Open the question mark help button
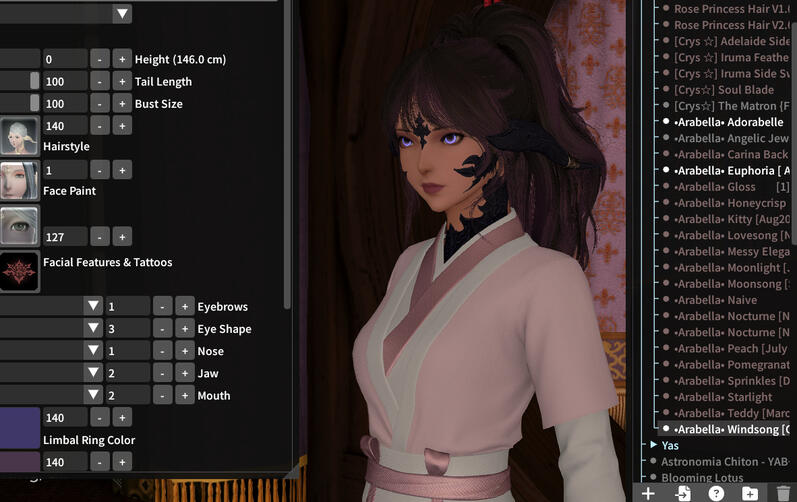Viewport: 797px width, 502px height. point(716,493)
